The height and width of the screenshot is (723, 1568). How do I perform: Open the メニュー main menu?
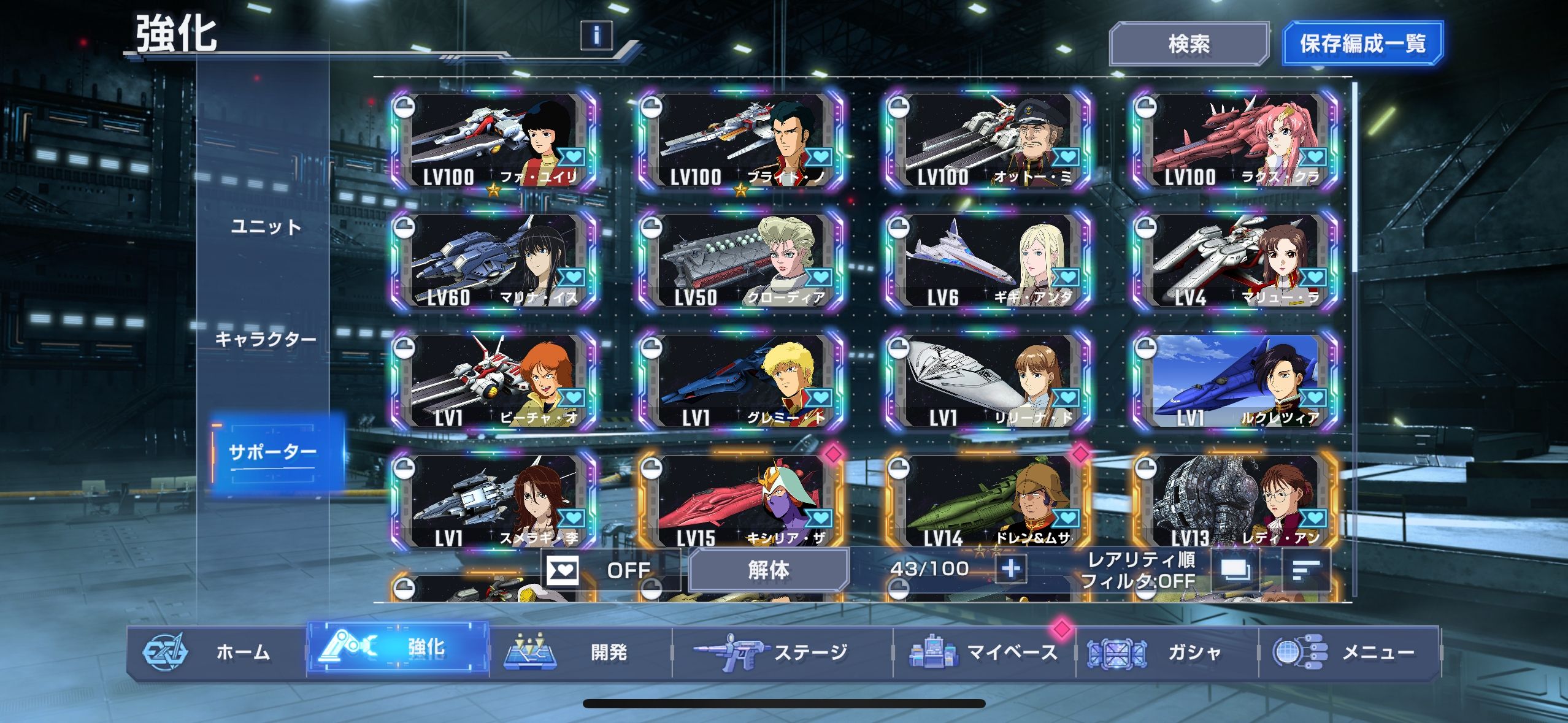click(1348, 652)
